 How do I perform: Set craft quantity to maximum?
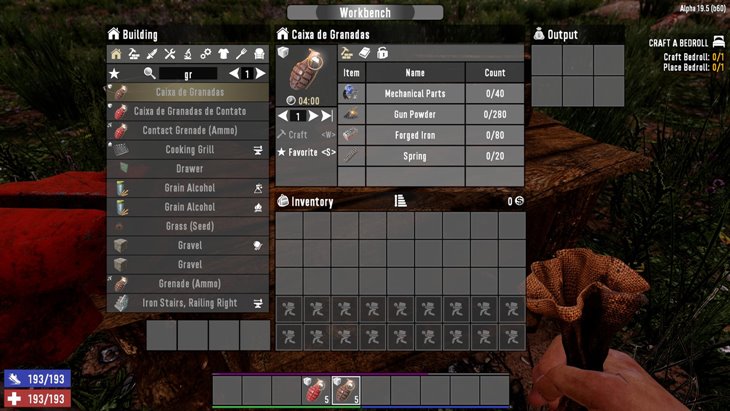pos(327,116)
